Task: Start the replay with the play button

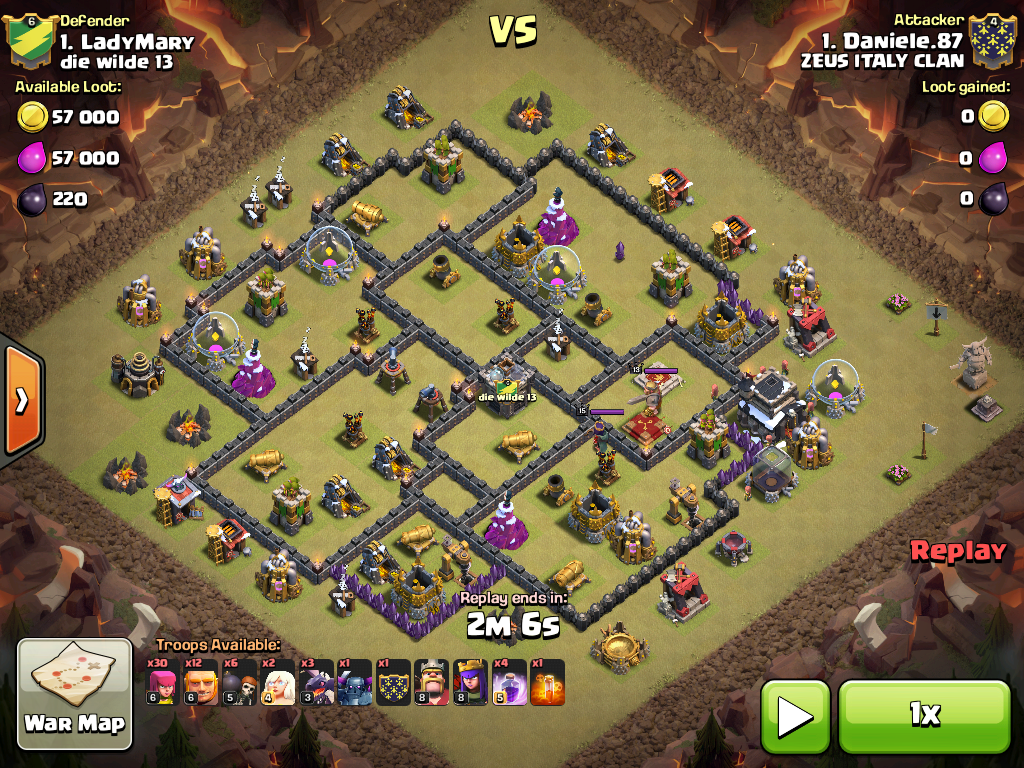Action: point(795,716)
